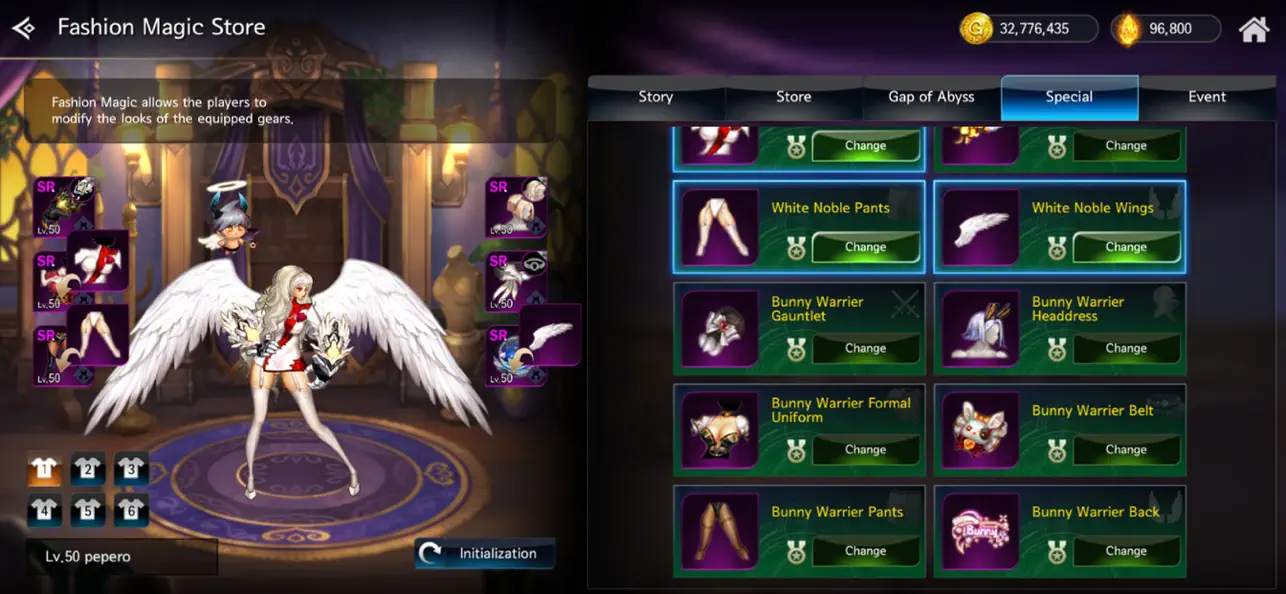Select the Gap of Abyss tab
1286x594 pixels.
(x=931, y=97)
